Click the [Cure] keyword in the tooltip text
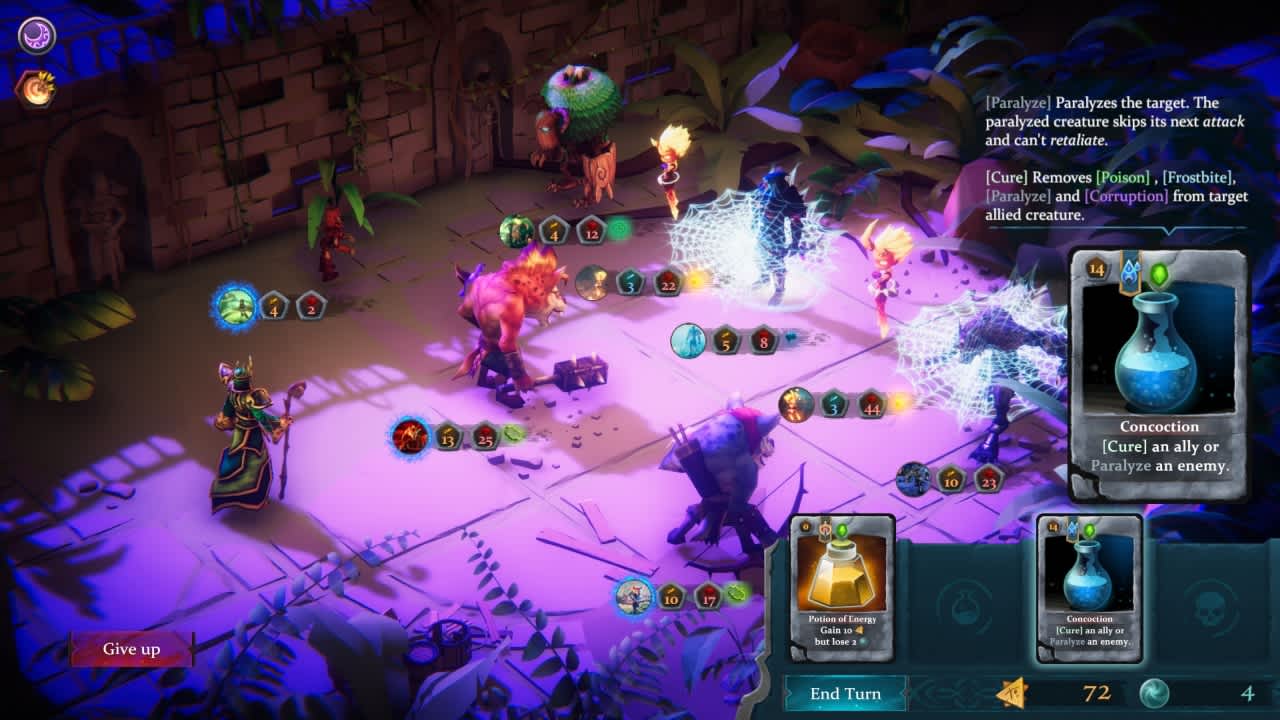The width and height of the screenshot is (1280, 720). [x=1005, y=178]
